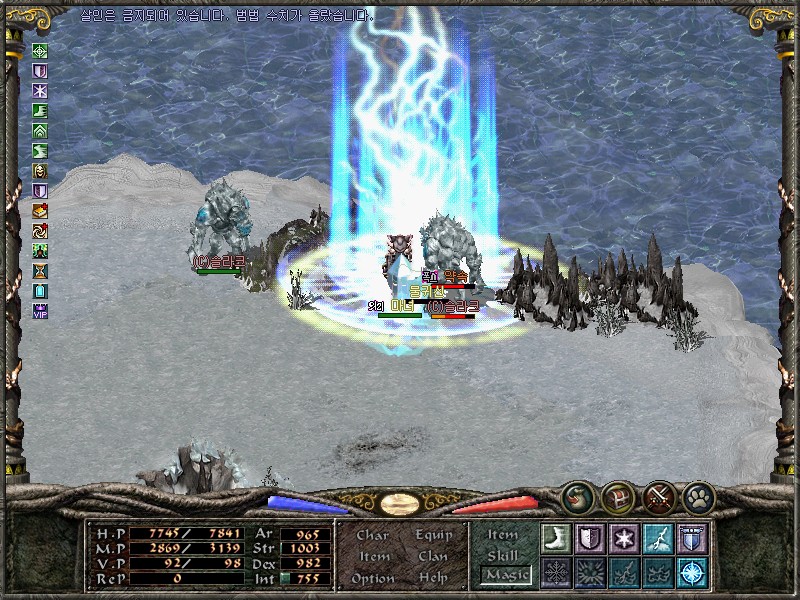The image size is (800, 600).
Task: Cast the purple half-shield spell
Action: pos(589,537)
